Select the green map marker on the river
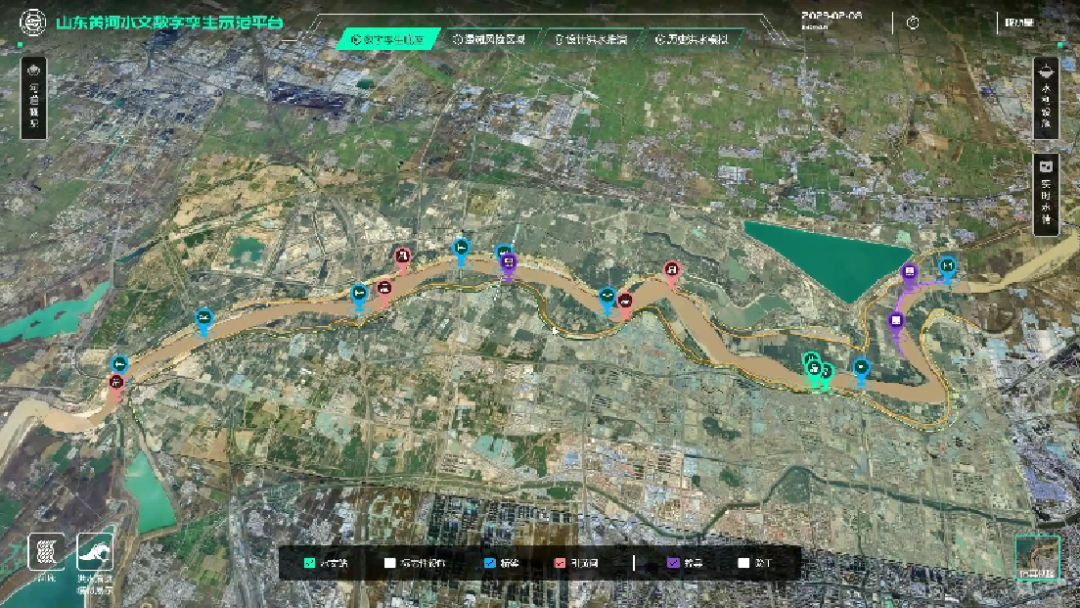The height and width of the screenshot is (608, 1080). [x=815, y=370]
